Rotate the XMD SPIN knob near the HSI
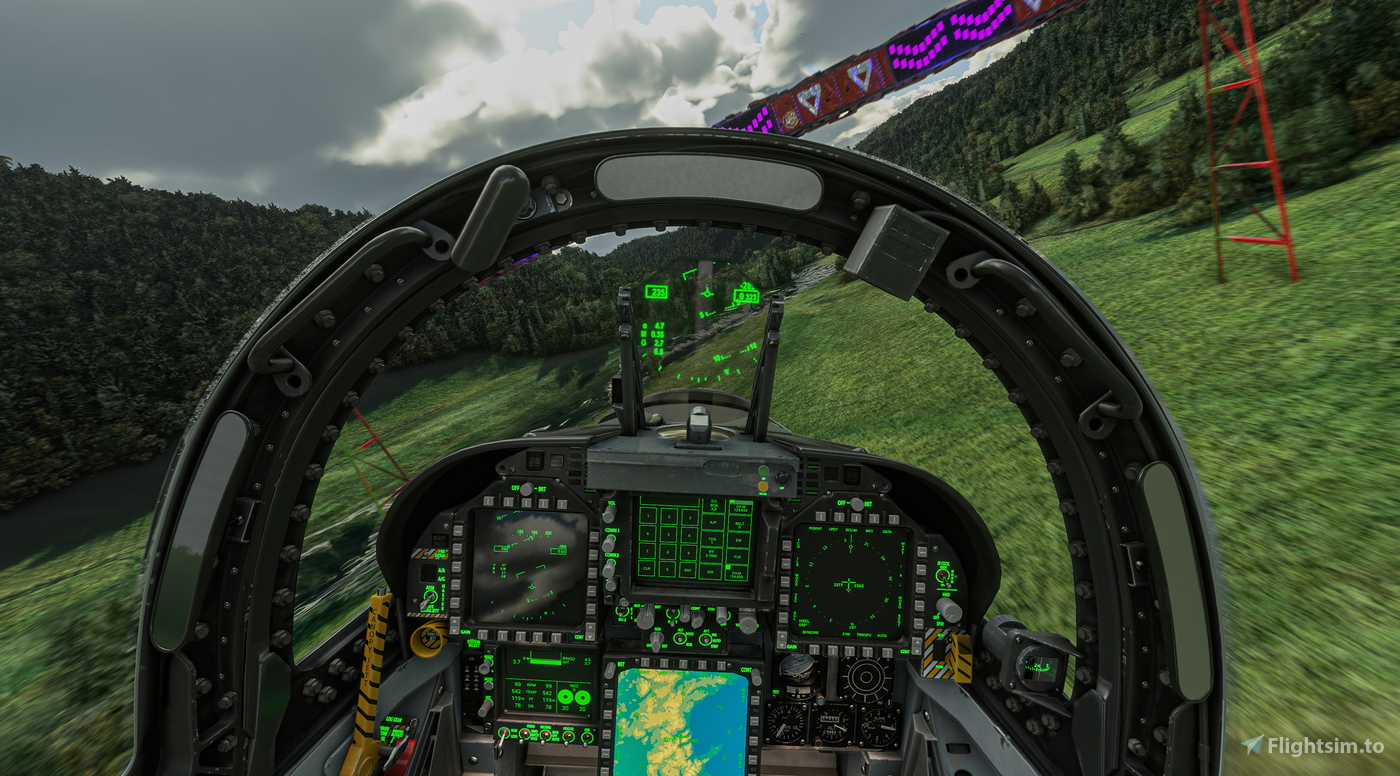The height and width of the screenshot is (776, 1400). point(950,610)
